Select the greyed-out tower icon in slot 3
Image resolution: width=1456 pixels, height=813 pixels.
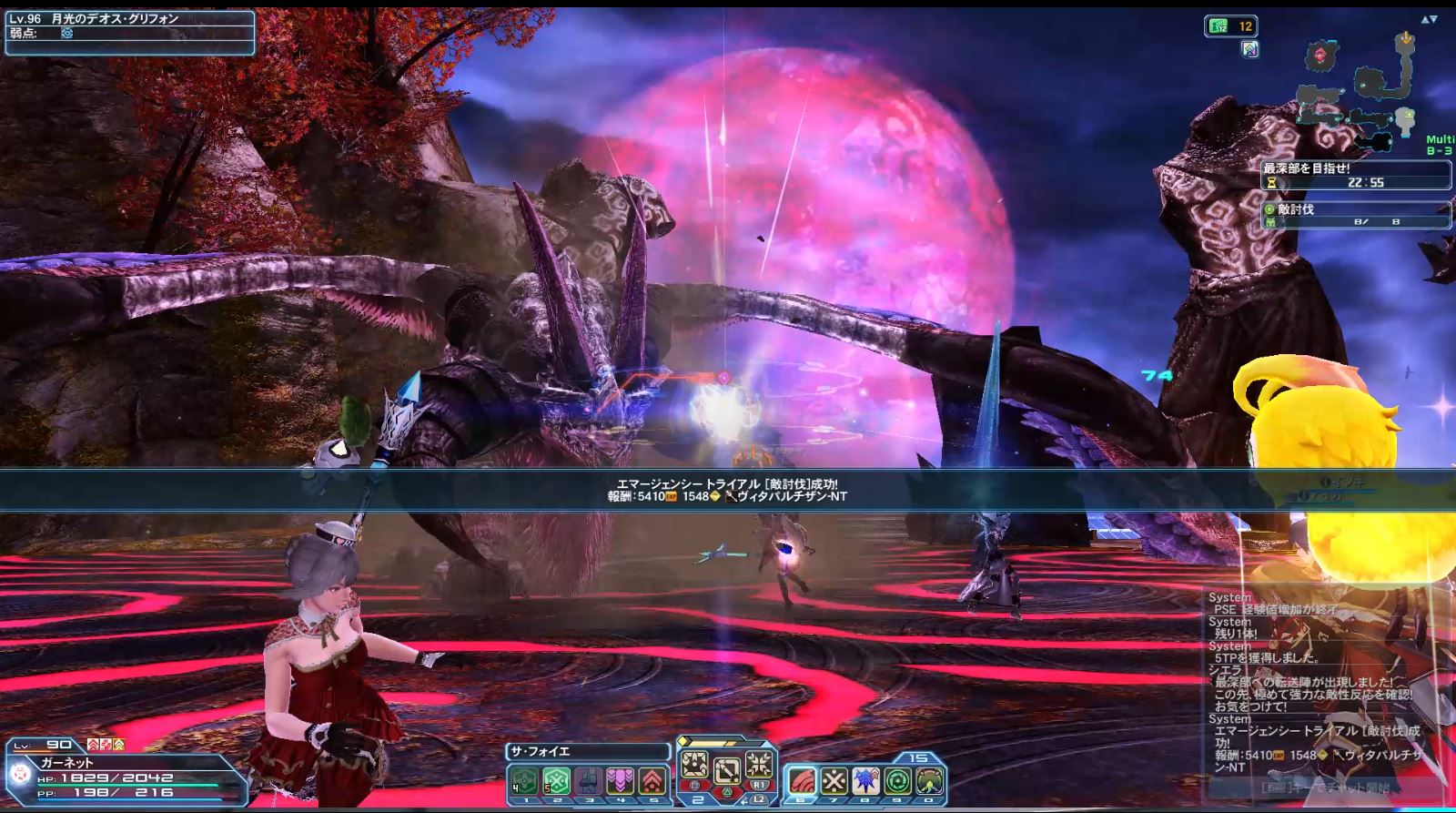pos(588,781)
